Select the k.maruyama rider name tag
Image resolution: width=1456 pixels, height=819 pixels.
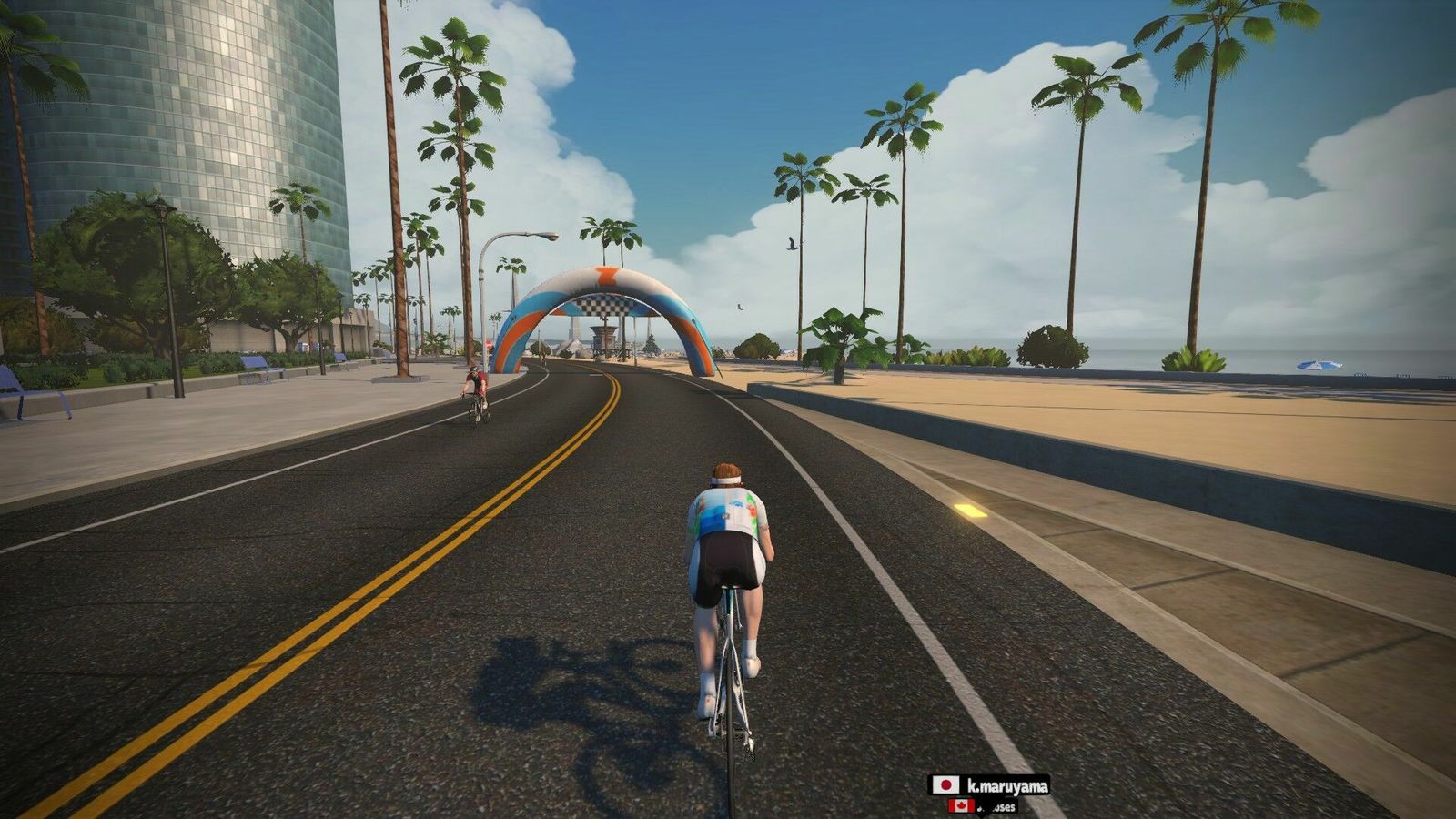988,784
